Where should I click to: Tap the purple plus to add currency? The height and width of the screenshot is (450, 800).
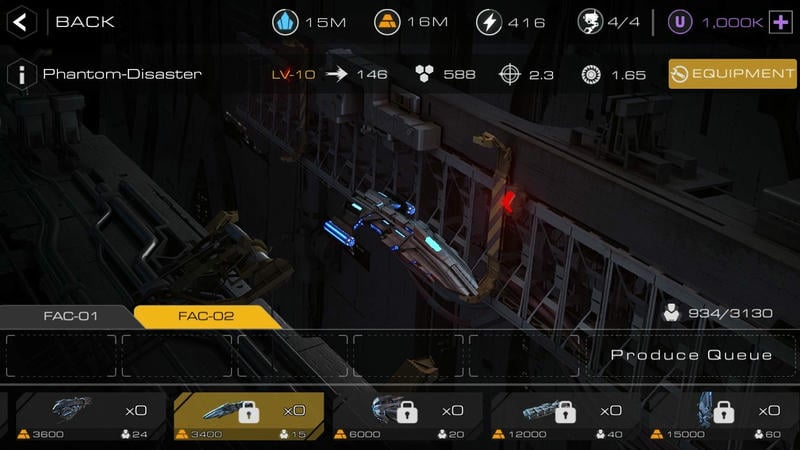[x=779, y=21]
